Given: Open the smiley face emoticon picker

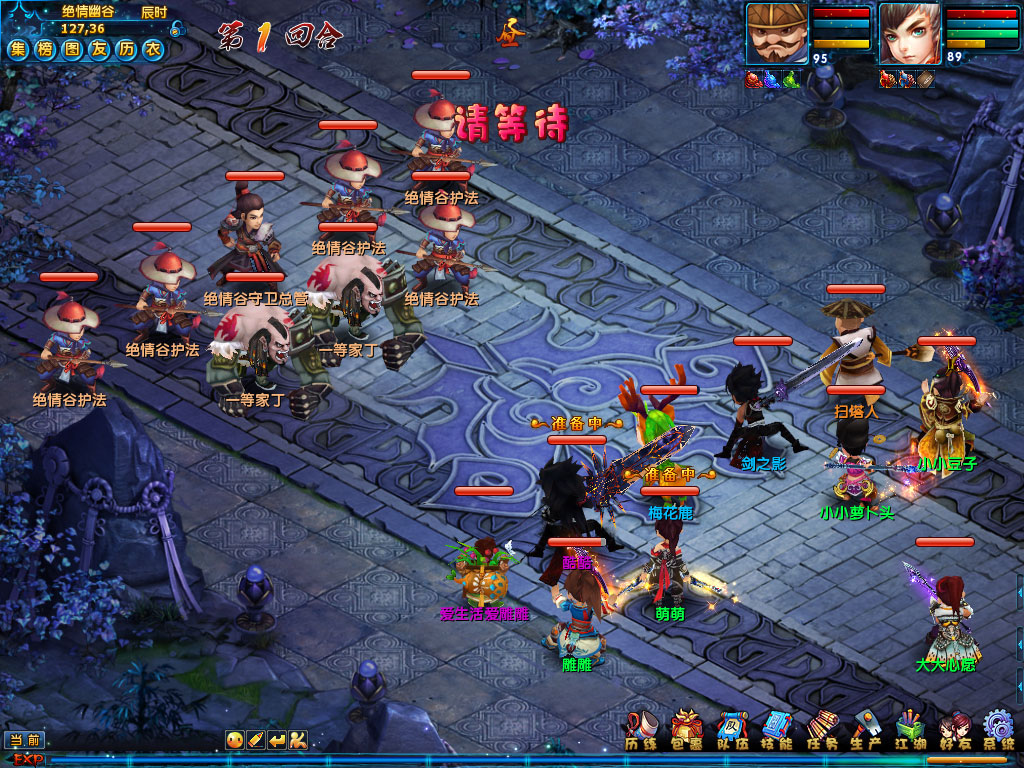Looking at the screenshot, I should pyautogui.click(x=233, y=740).
